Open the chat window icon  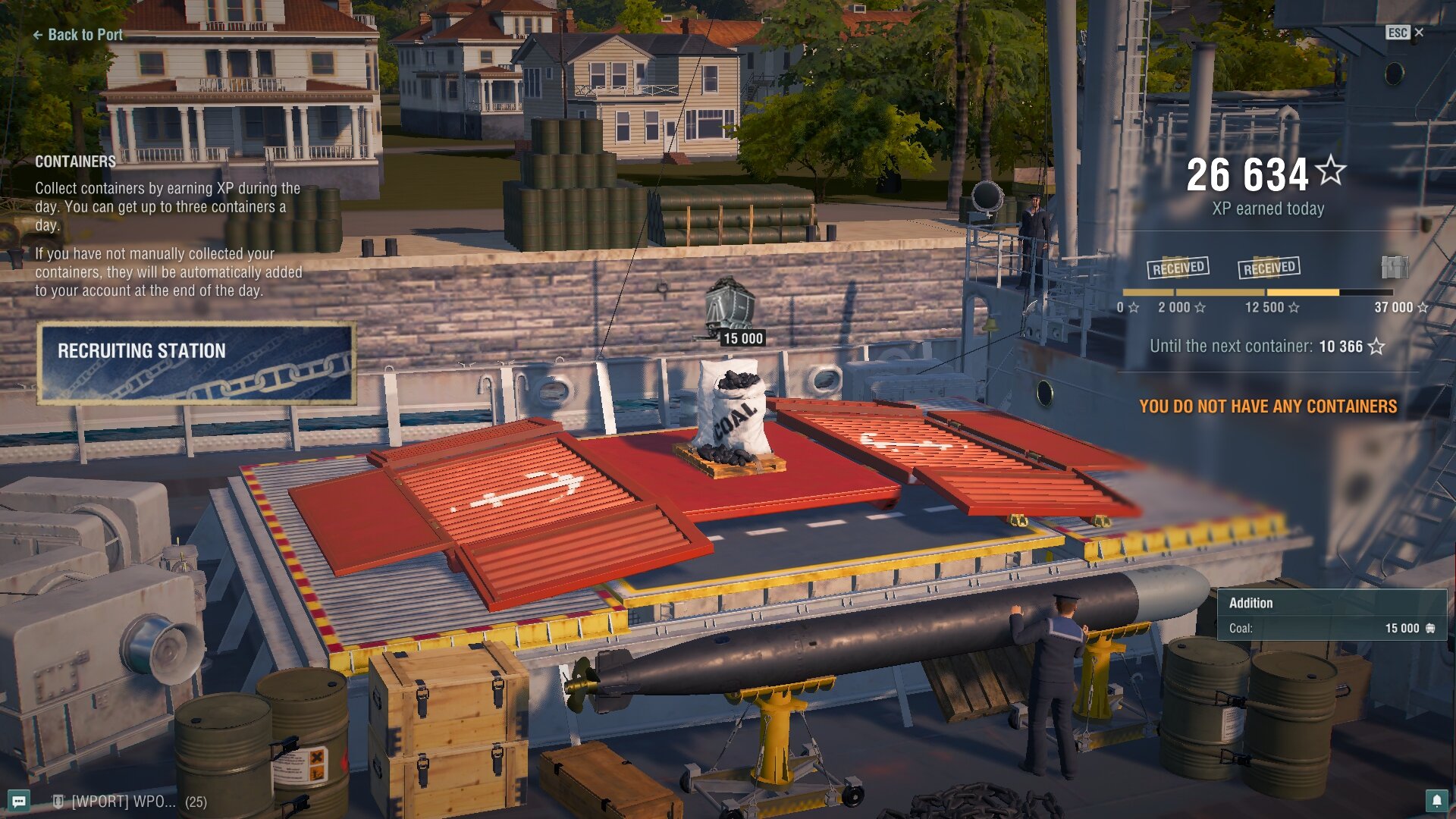click(x=20, y=801)
